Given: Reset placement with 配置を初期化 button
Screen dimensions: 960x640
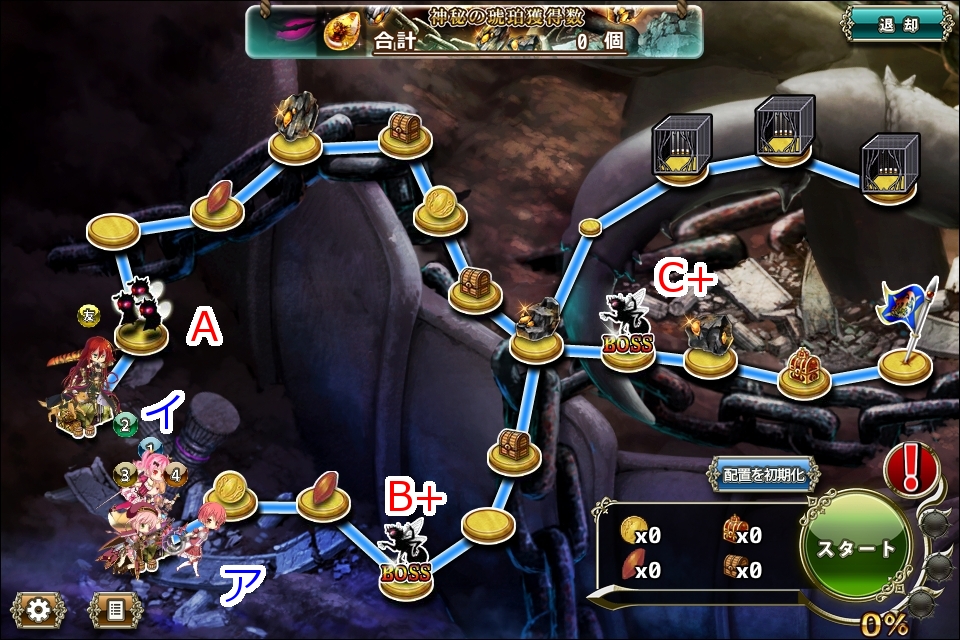Looking at the screenshot, I should [x=765, y=474].
